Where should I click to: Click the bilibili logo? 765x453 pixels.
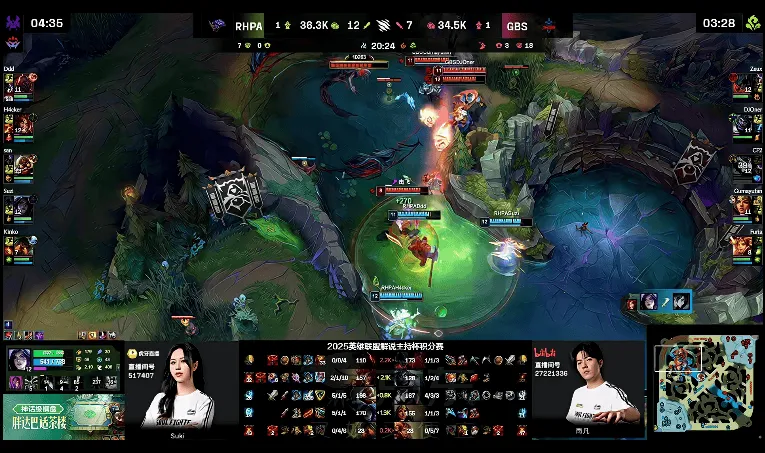(x=545, y=352)
